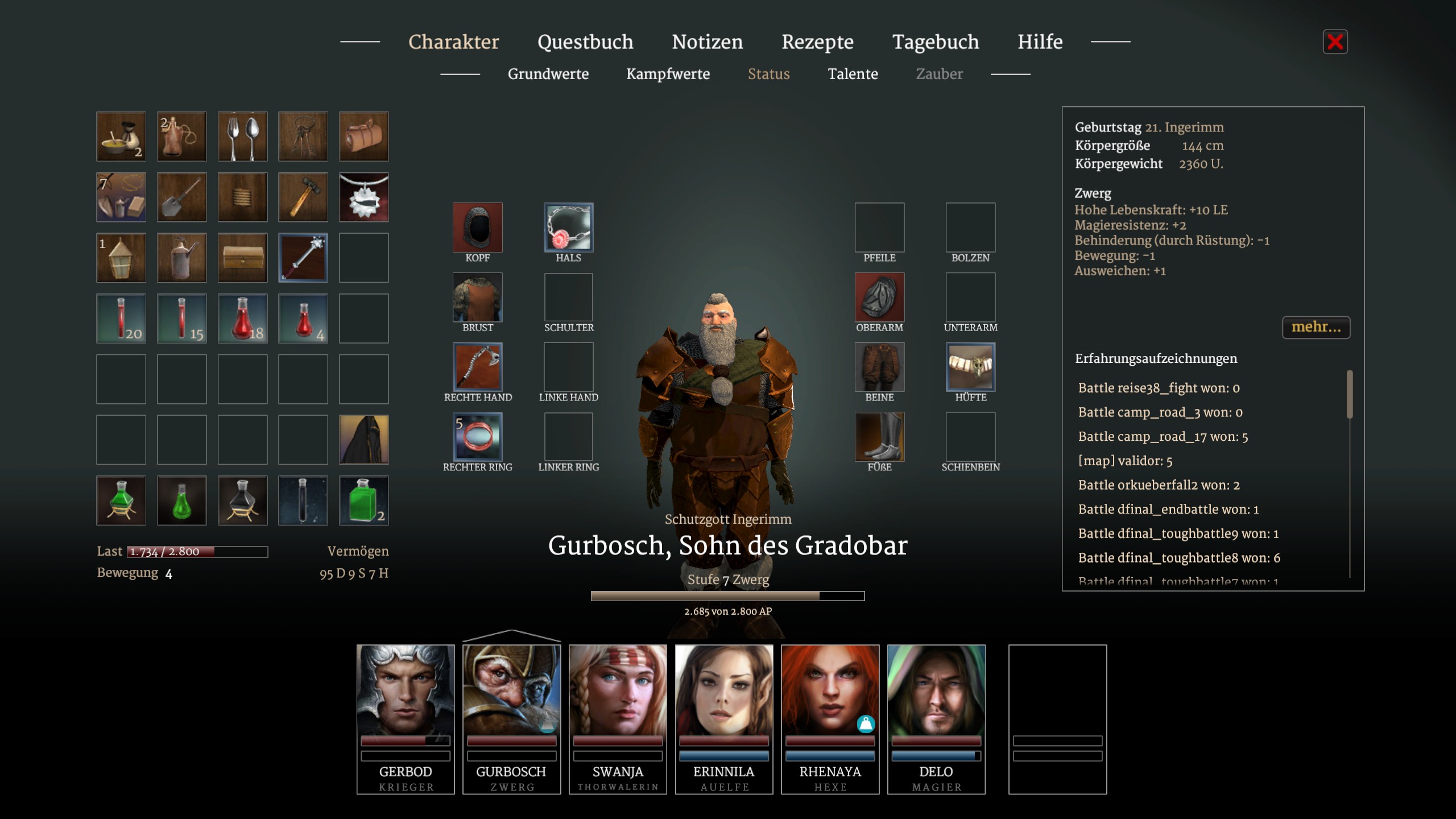Open the Questbuch tab

585,42
